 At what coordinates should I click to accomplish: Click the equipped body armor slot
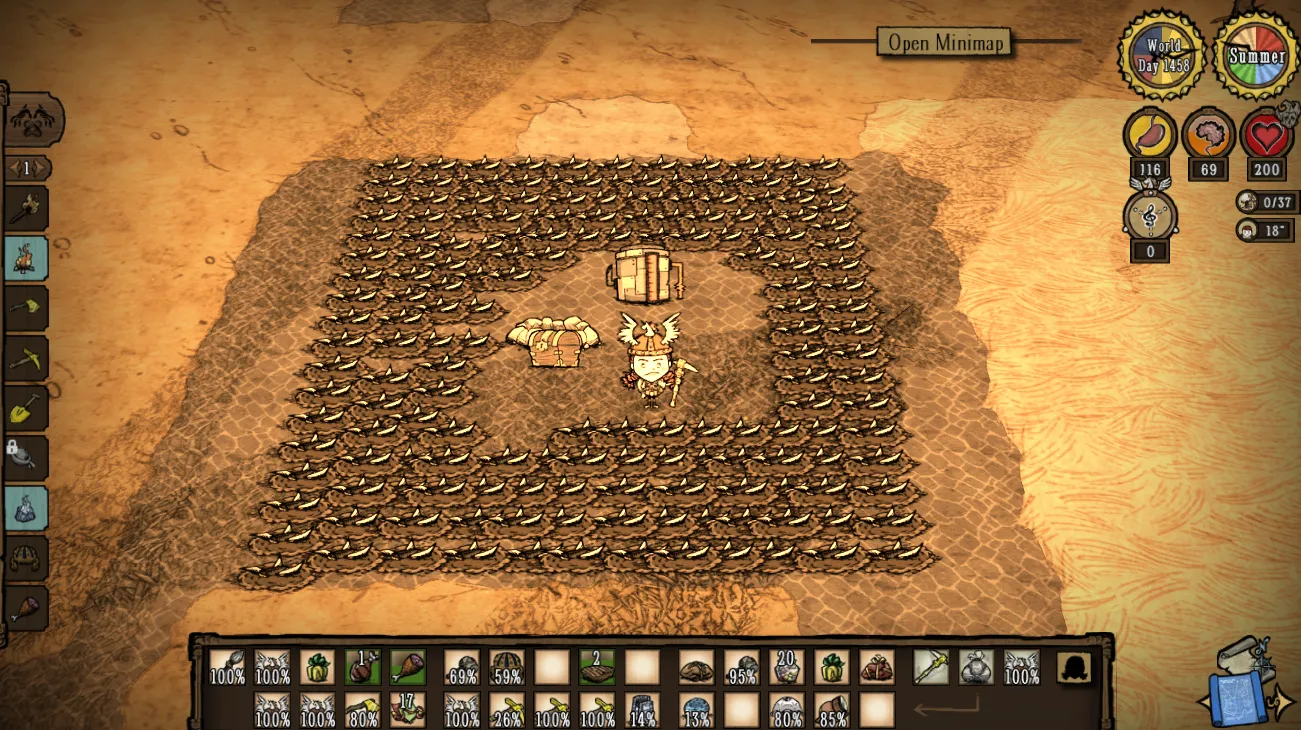[x=976, y=667]
